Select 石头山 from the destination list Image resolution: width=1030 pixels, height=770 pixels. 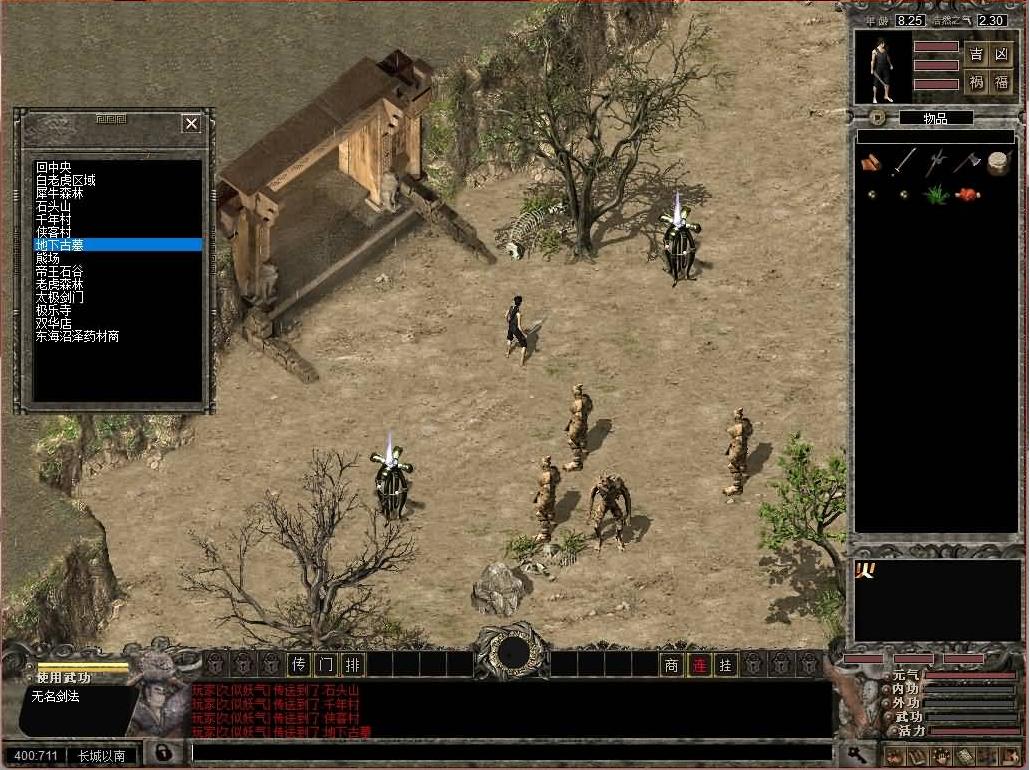(x=54, y=206)
